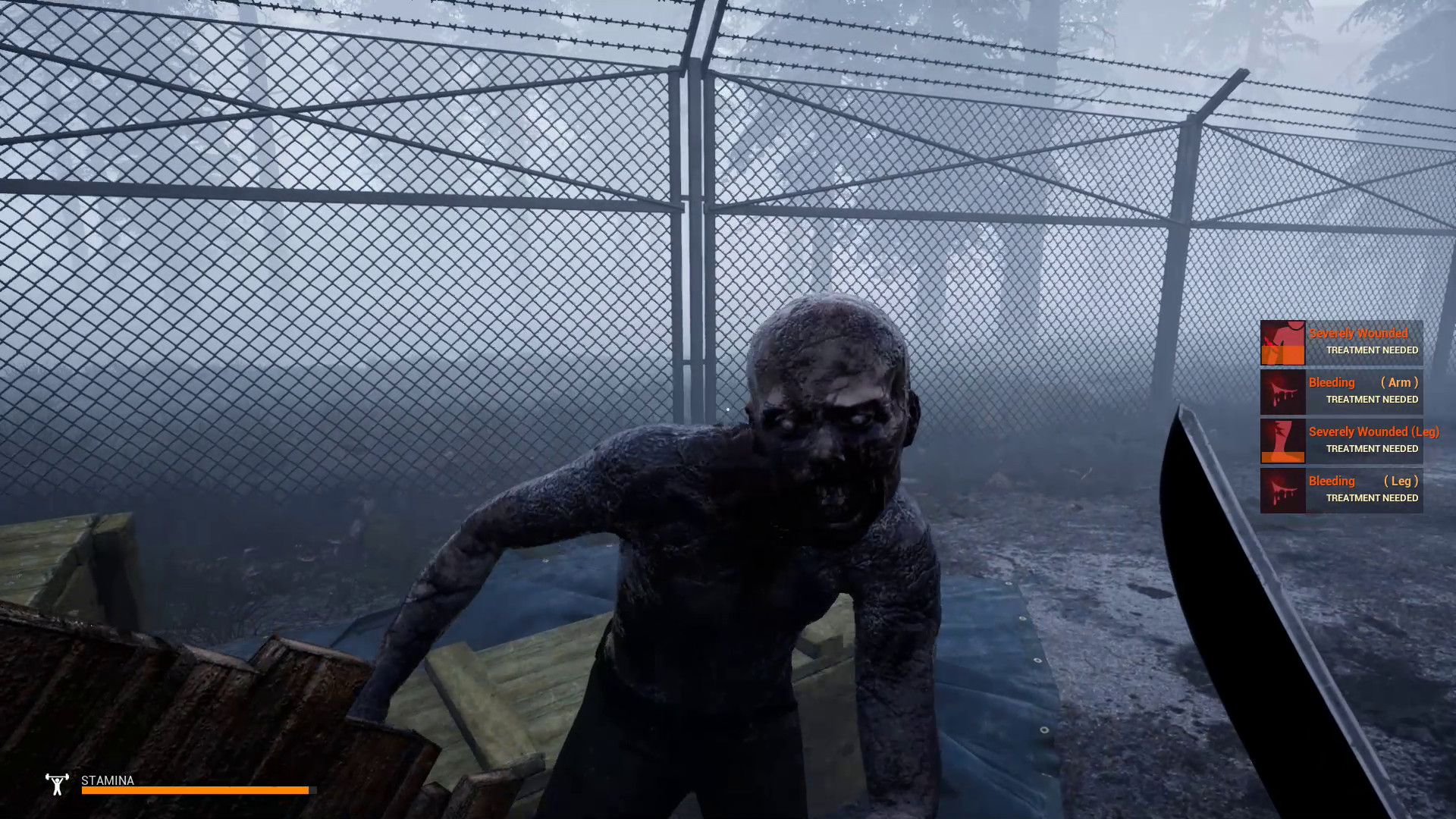The width and height of the screenshot is (1456, 819).
Task: Click the ( Arm ) label on bleeding status
Action: (1399, 382)
